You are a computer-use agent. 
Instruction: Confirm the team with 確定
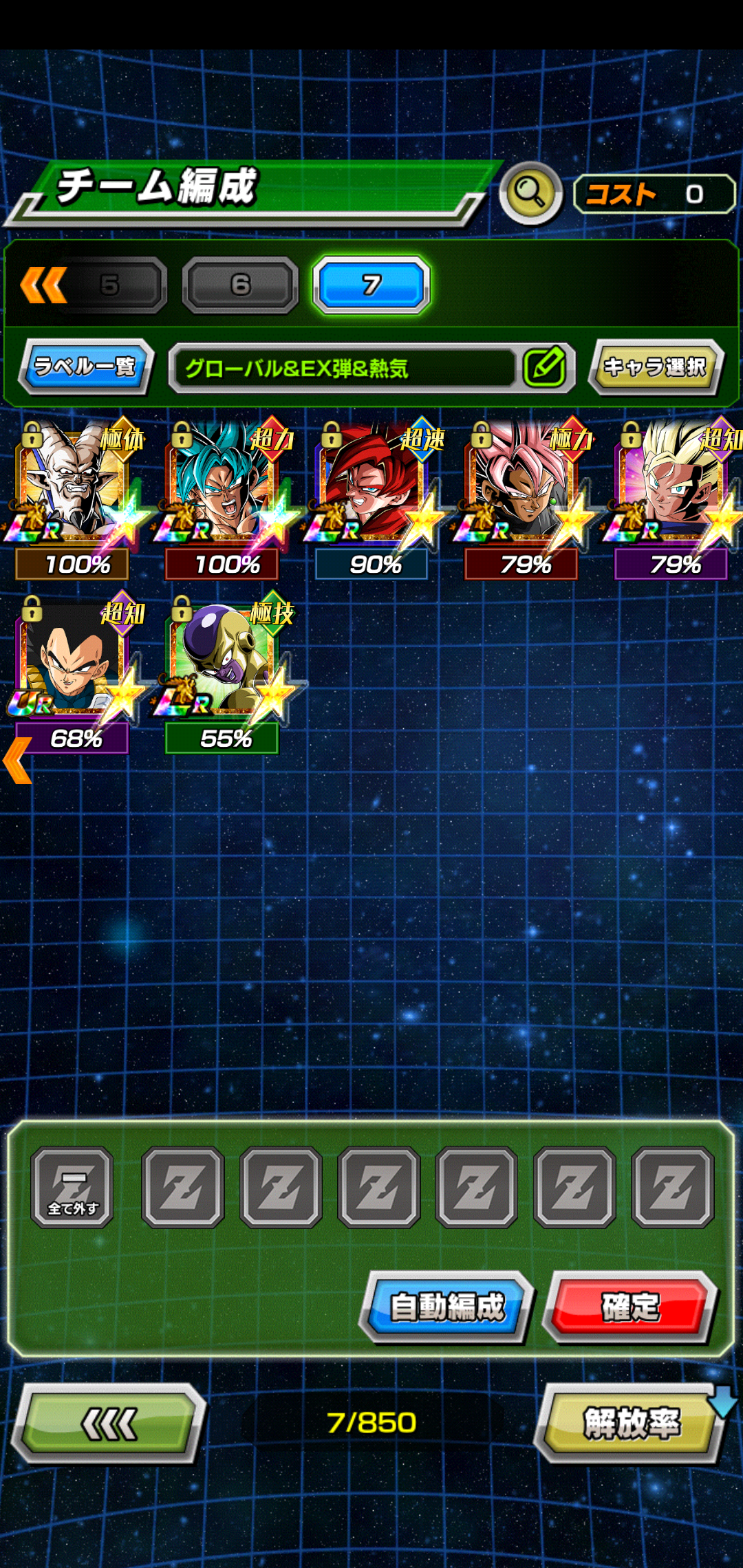pos(630,1307)
